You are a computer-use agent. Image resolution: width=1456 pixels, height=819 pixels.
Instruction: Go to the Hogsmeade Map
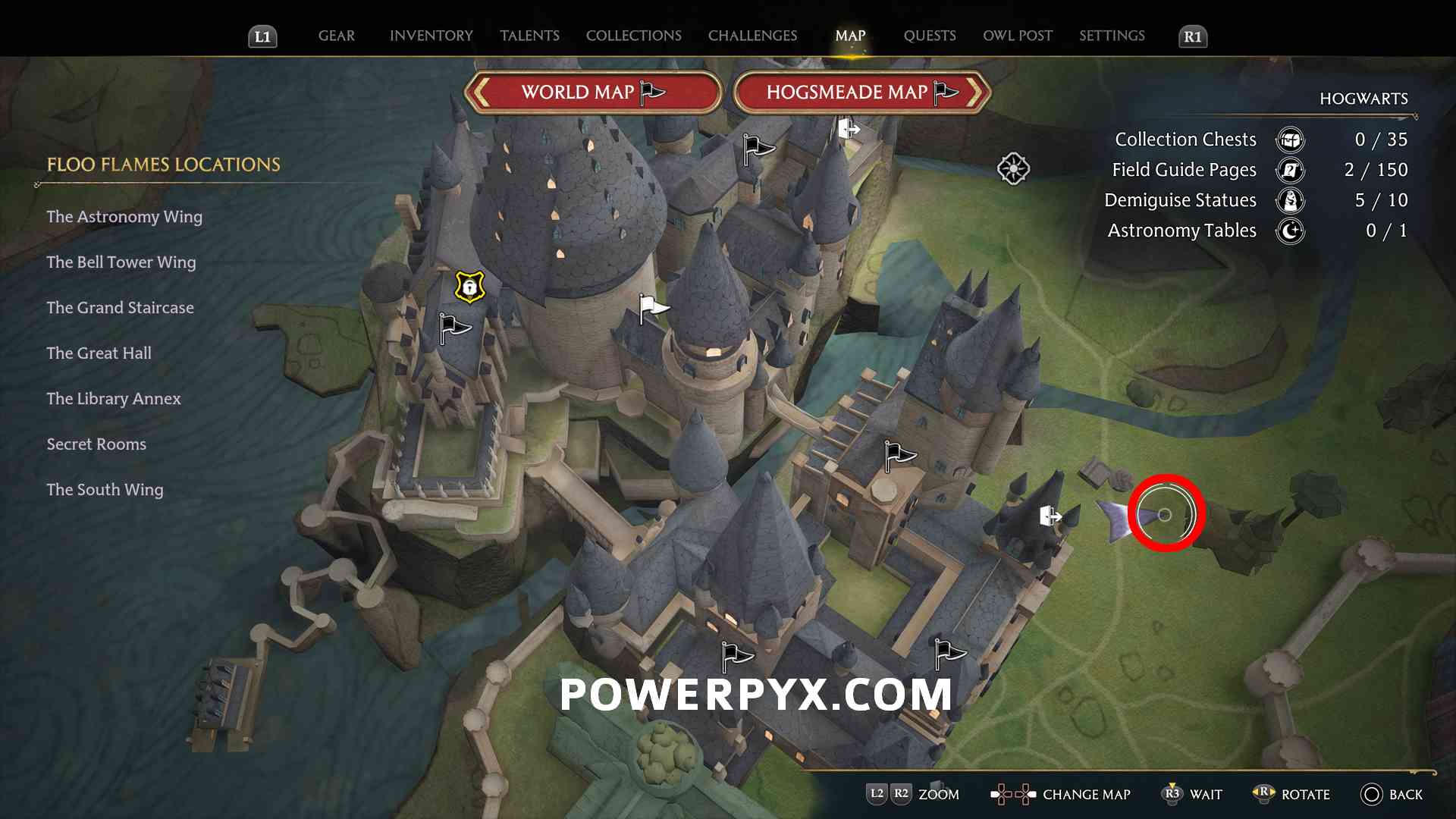pyautogui.click(x=861, y=93)
